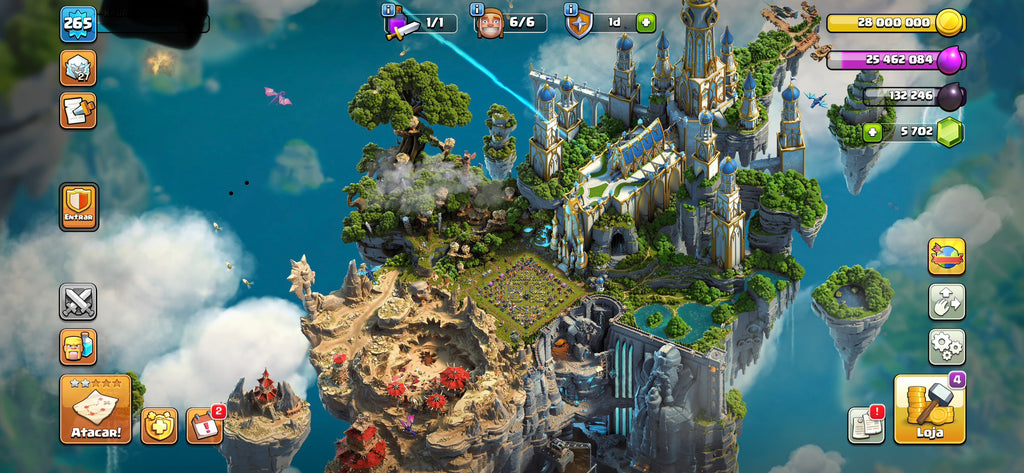This screenshot has width=1024, height=473.
Task: Show info for the builders 6/6 counter
Action: pos(476,10)
